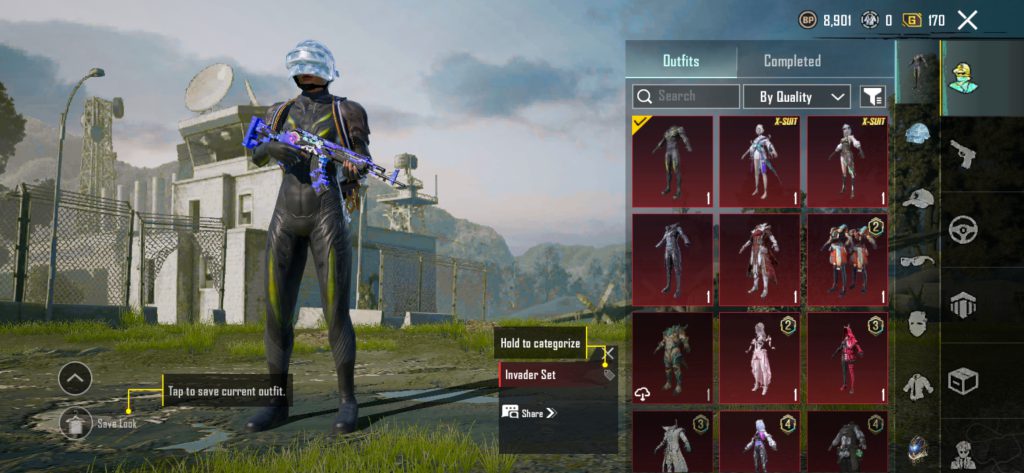Open the By Quality sort dropdown
This screenshot has width=1024, height=473.
(797, 96)
